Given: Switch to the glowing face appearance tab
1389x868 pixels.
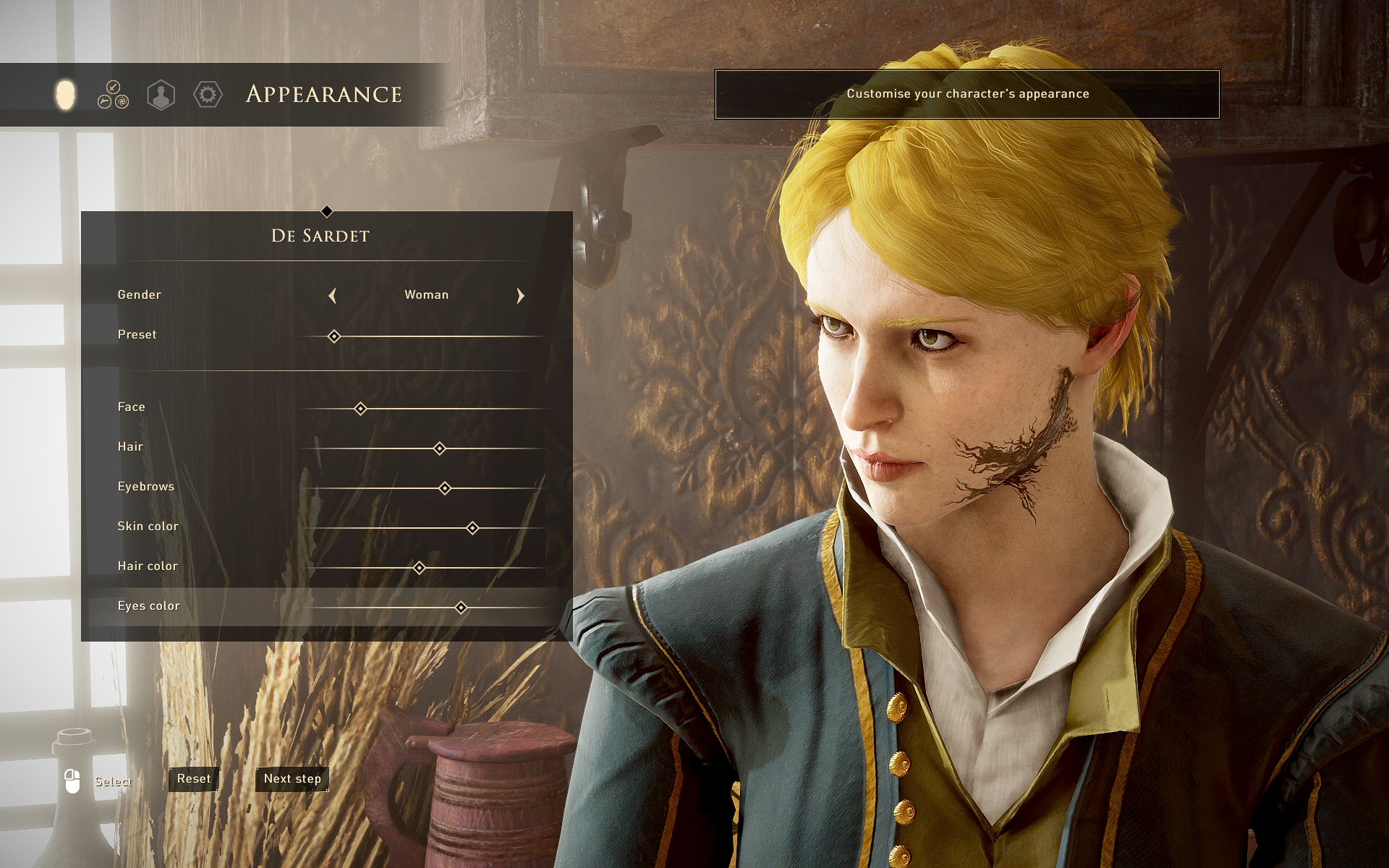Looking at the screenshot, I should click(65, 95).
